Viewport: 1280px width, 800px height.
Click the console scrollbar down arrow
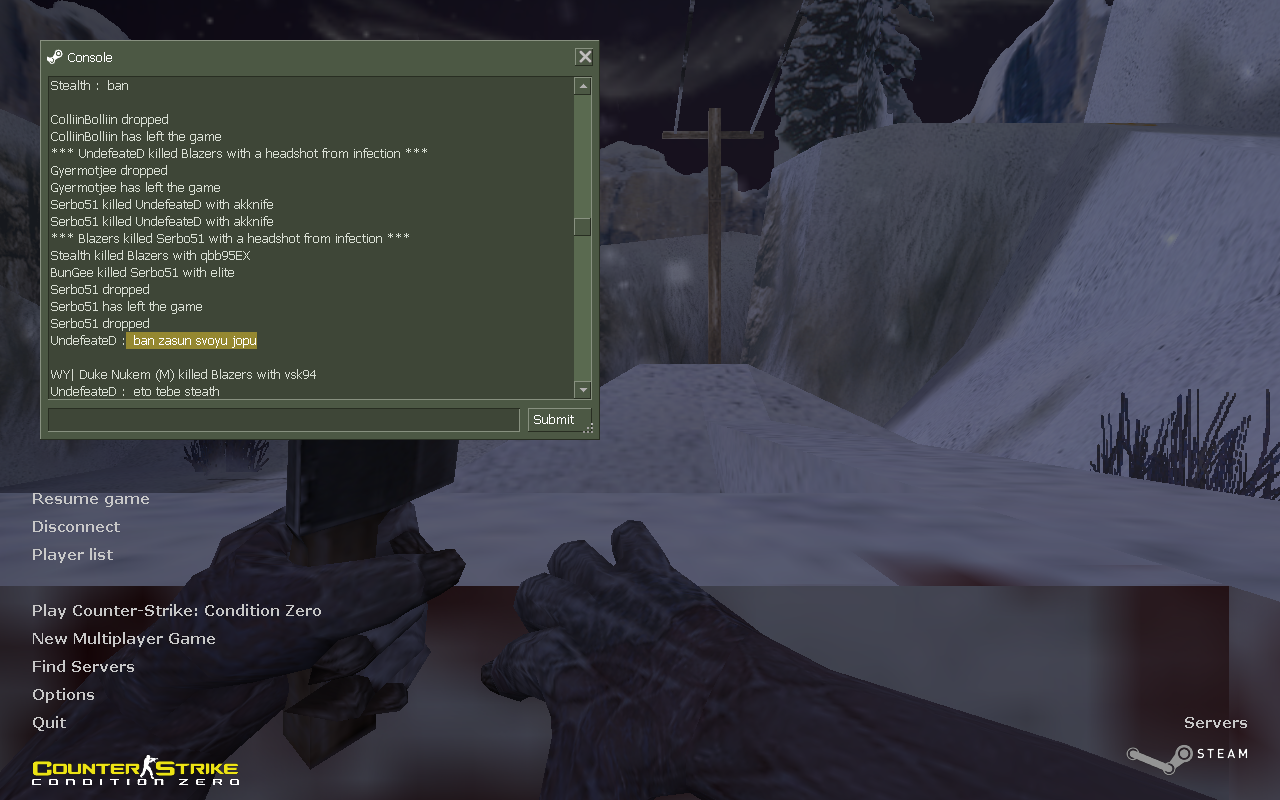(x=582, y=390)
